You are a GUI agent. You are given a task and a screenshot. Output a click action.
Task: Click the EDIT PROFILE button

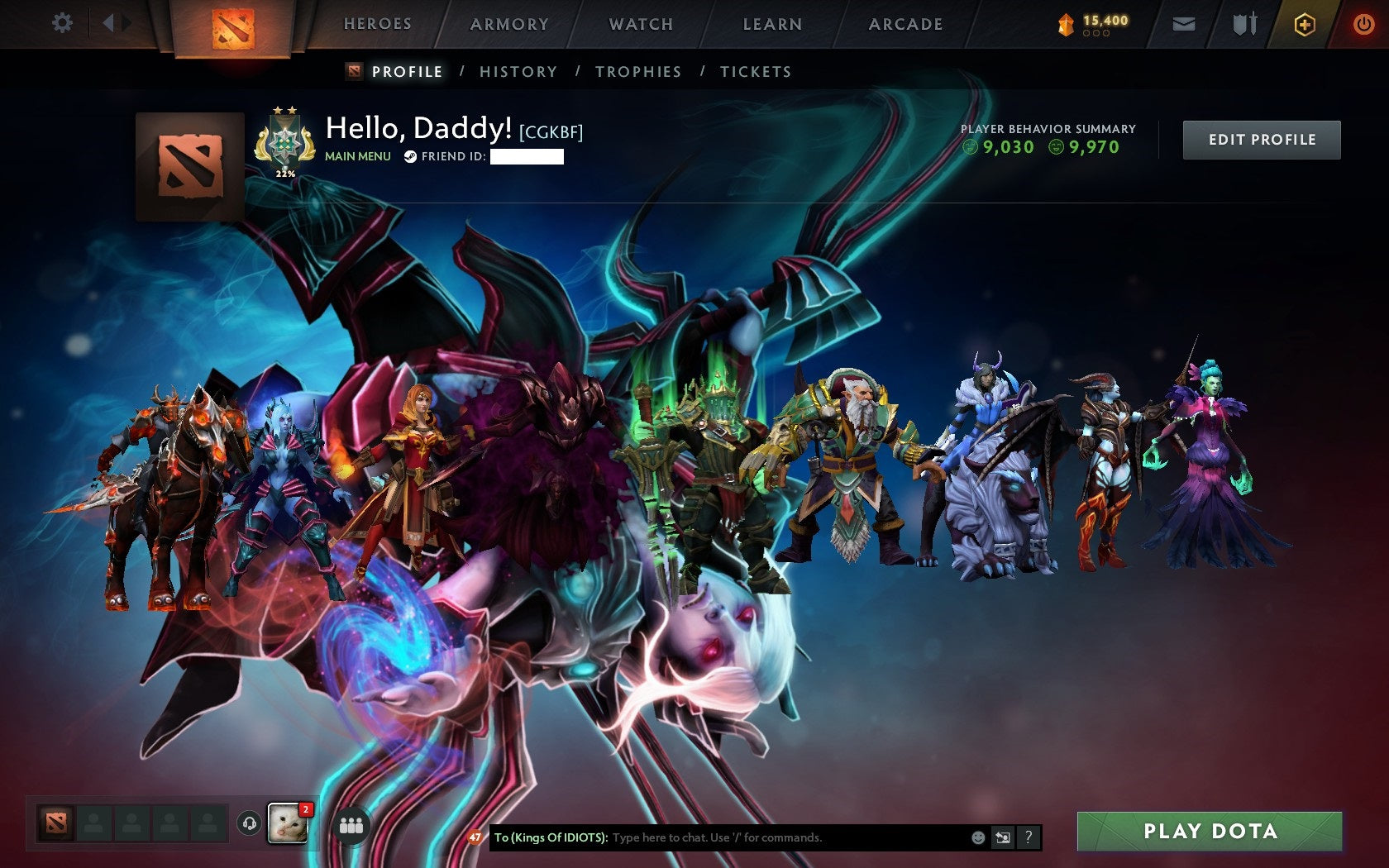(1261, 139)
